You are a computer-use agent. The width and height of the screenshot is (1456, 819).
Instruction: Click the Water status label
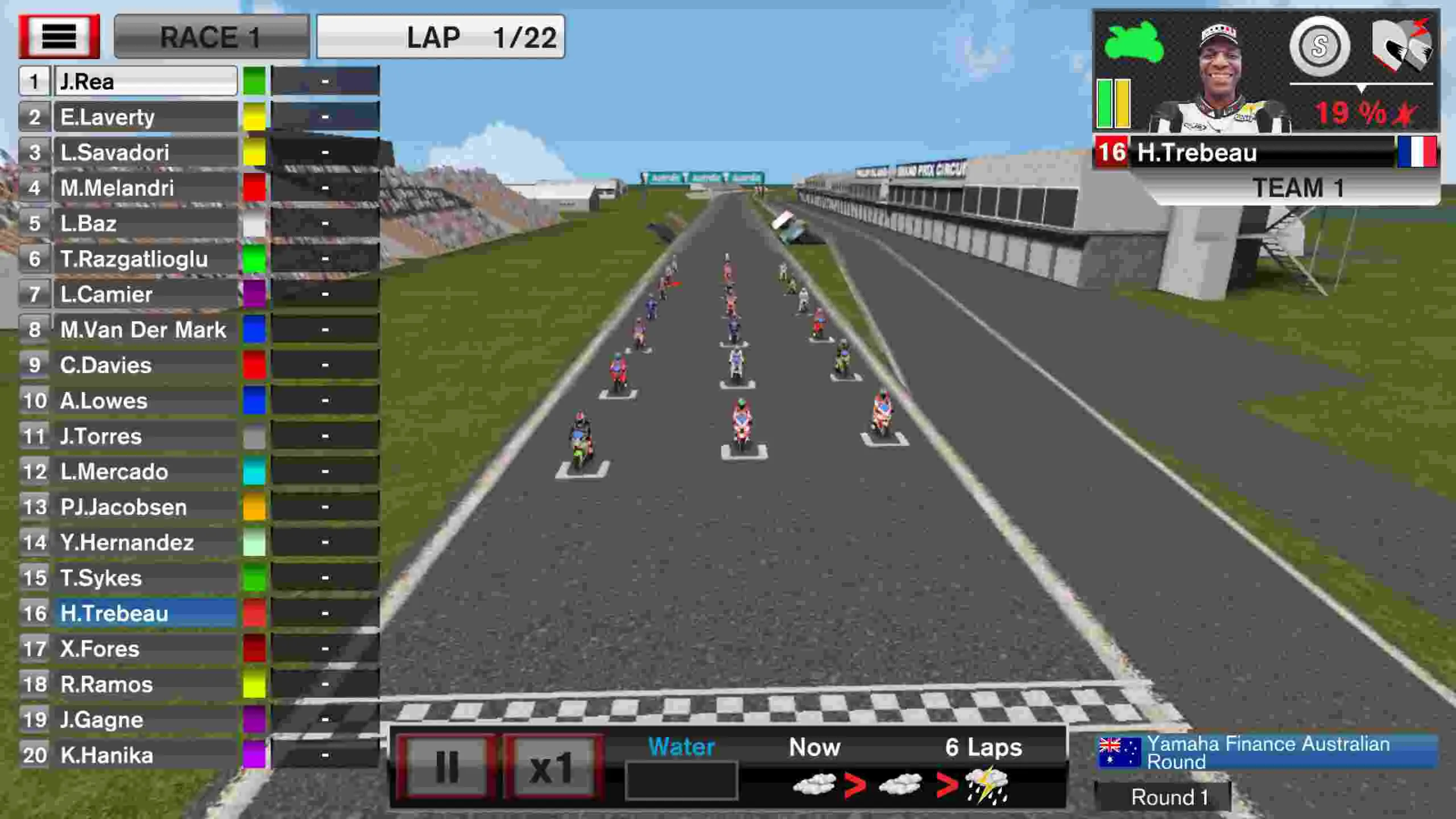[x=681, y=747]
